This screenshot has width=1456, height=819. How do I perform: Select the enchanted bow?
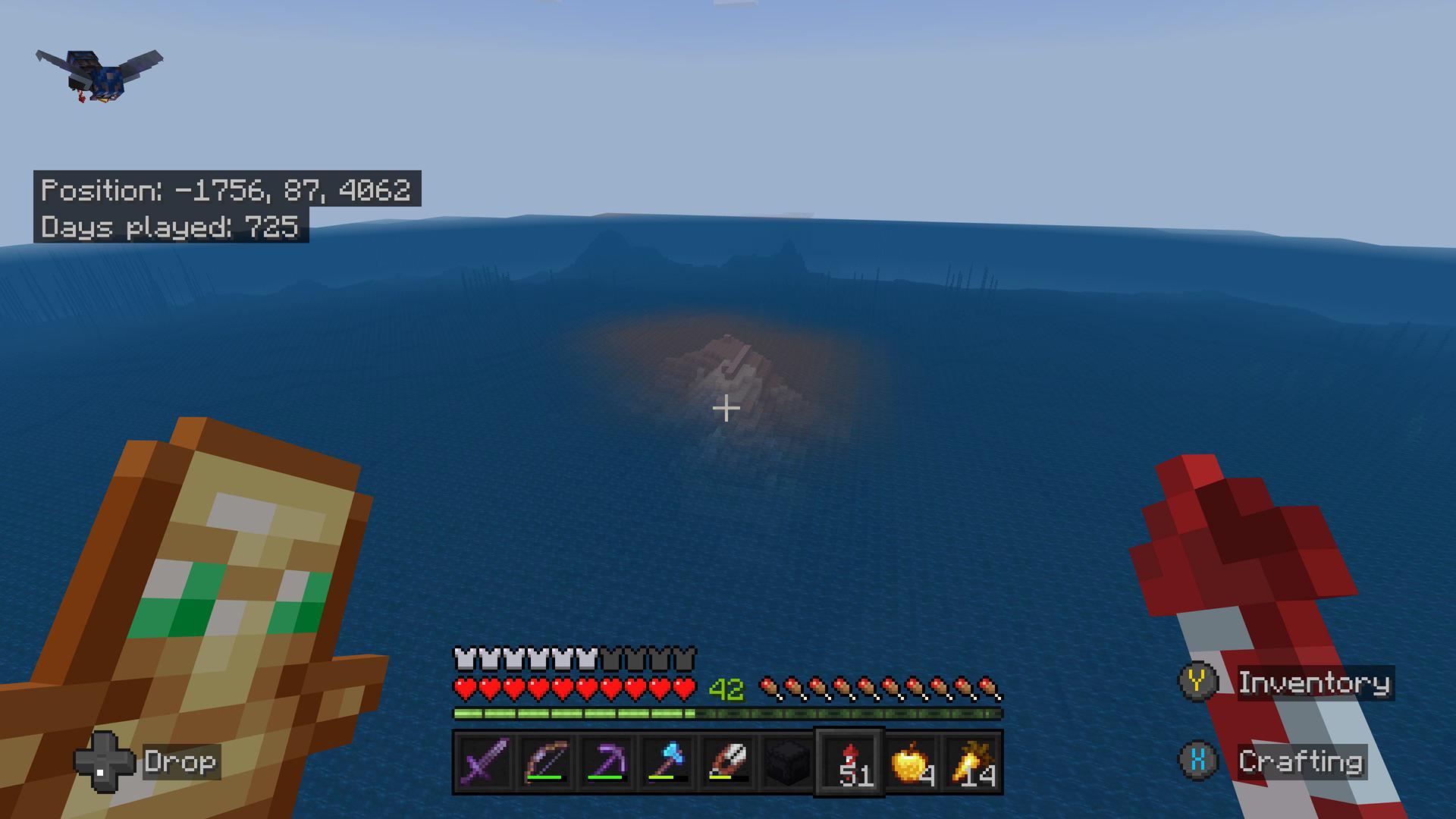coord(547,764)
